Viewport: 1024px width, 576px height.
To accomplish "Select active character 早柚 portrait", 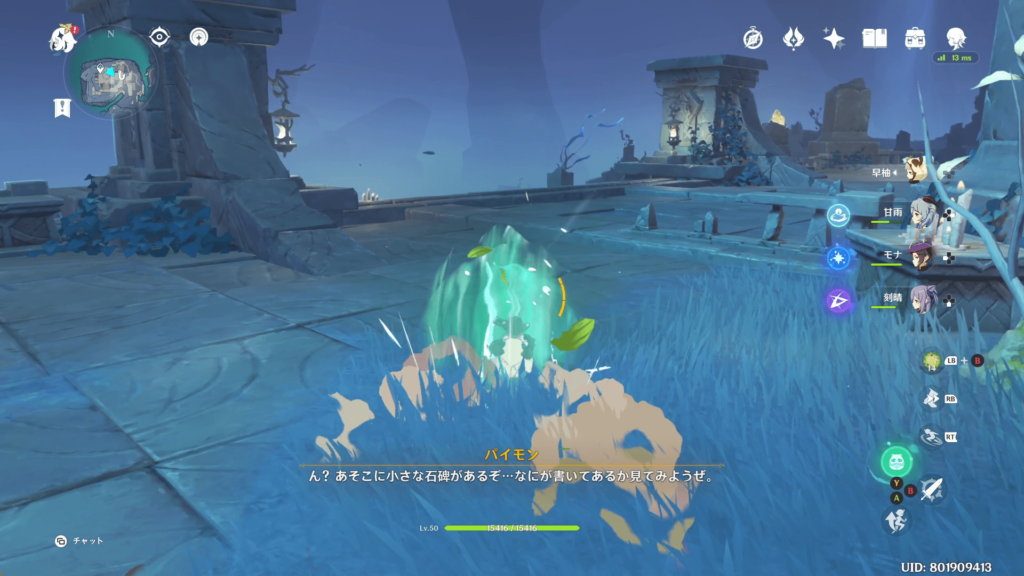I will click(916, 170).
